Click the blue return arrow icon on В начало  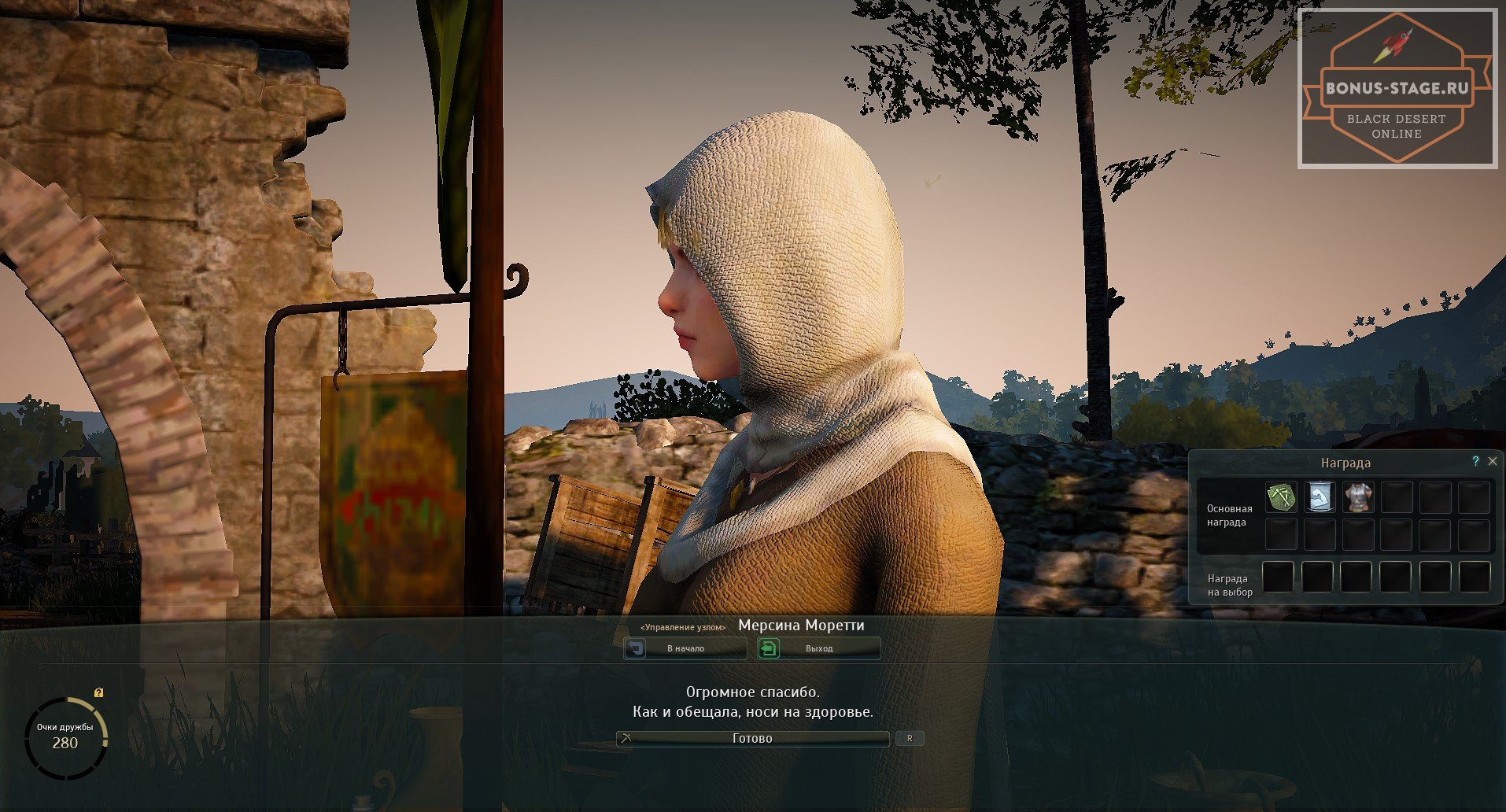(636, 648)
